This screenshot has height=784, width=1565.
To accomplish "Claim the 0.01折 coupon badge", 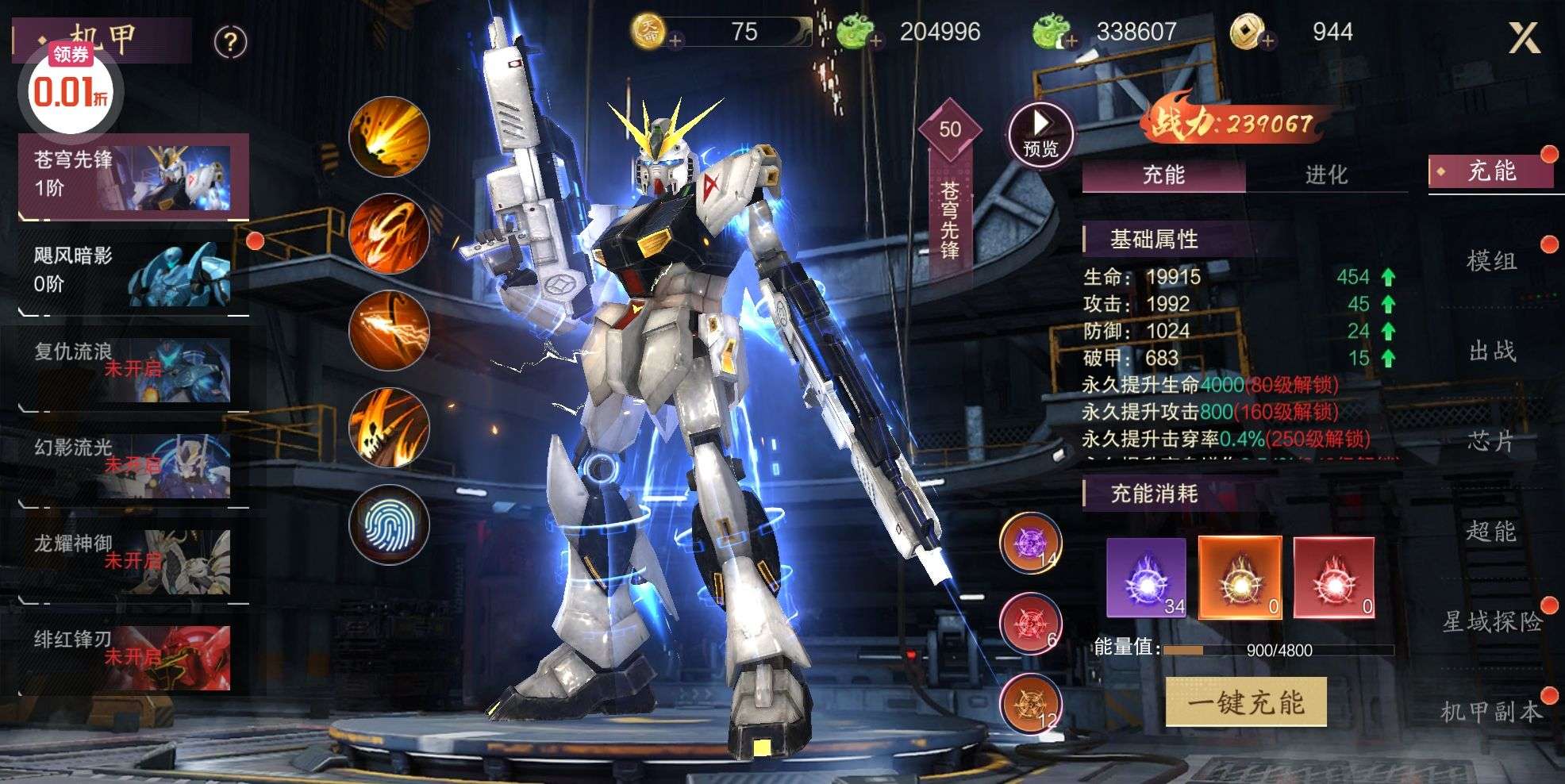I will point(70,87).
